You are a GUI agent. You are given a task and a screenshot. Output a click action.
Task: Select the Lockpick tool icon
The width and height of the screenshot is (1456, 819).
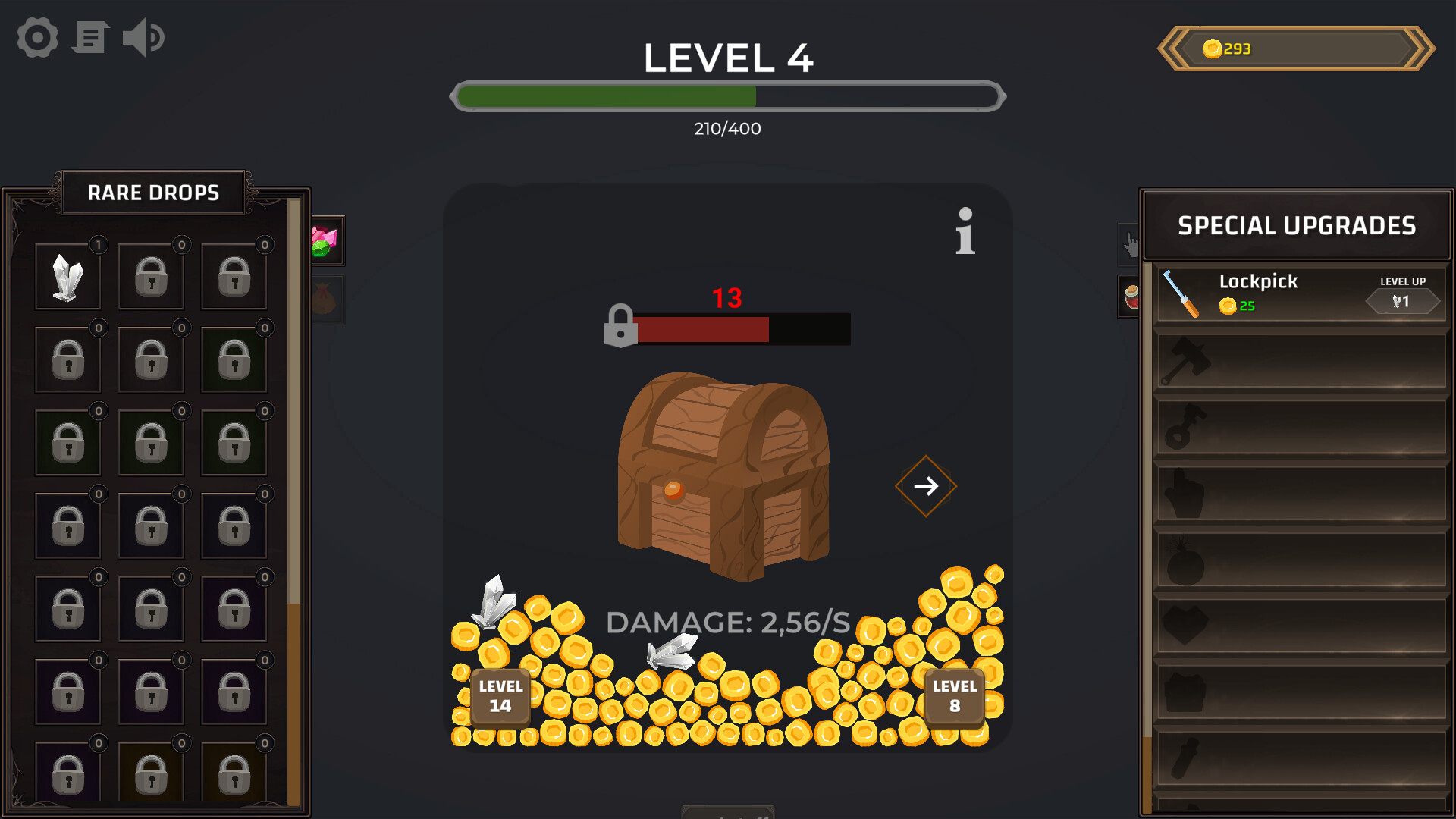pos(1180,292)
